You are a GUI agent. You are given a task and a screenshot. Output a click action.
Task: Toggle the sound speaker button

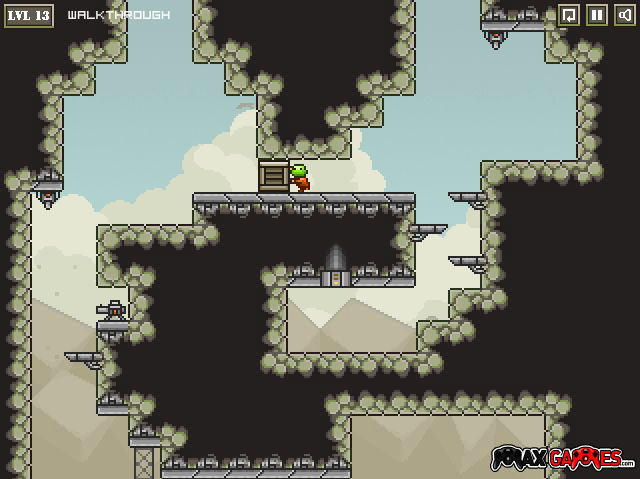pyautogui.click(x=623, y=15)
